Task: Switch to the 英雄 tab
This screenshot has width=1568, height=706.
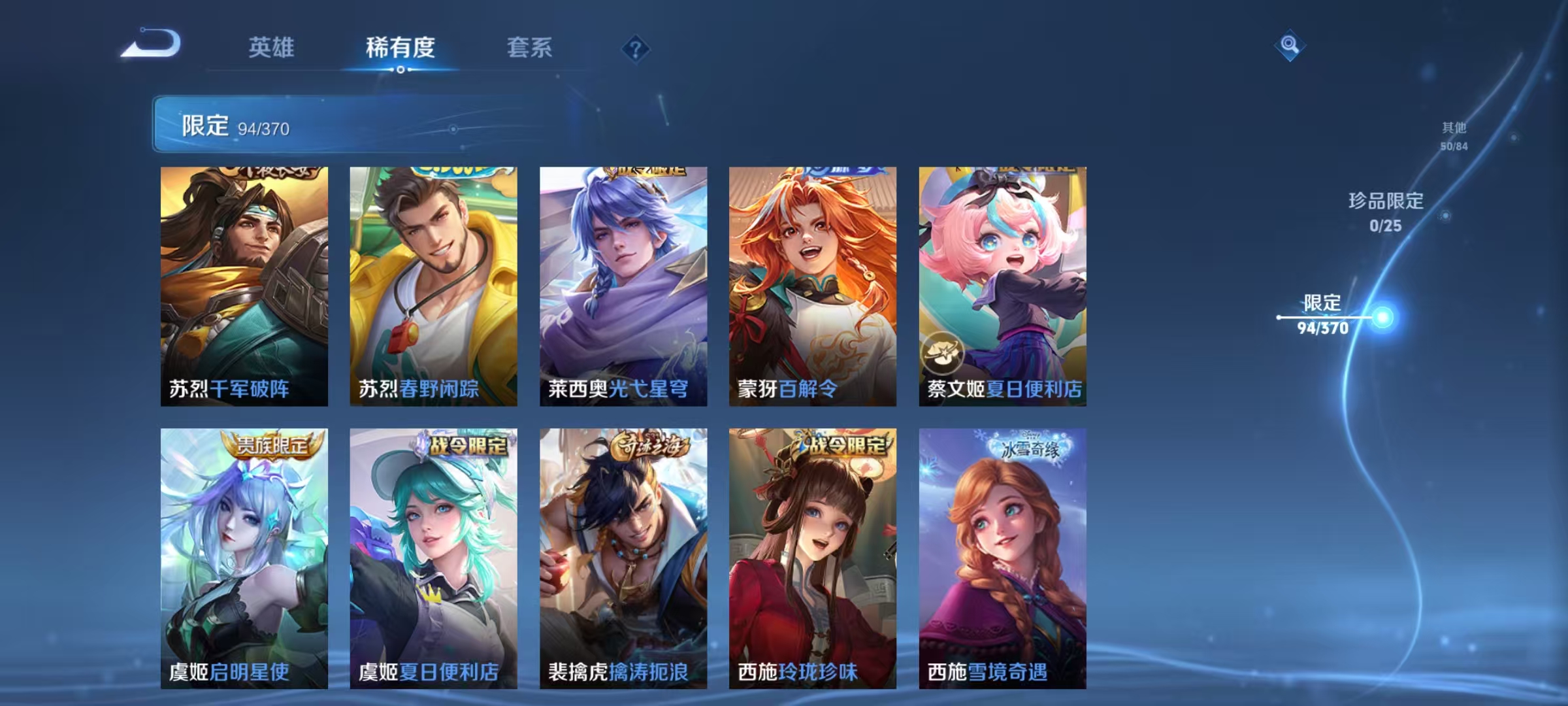Action: click(x=272, y=48)
